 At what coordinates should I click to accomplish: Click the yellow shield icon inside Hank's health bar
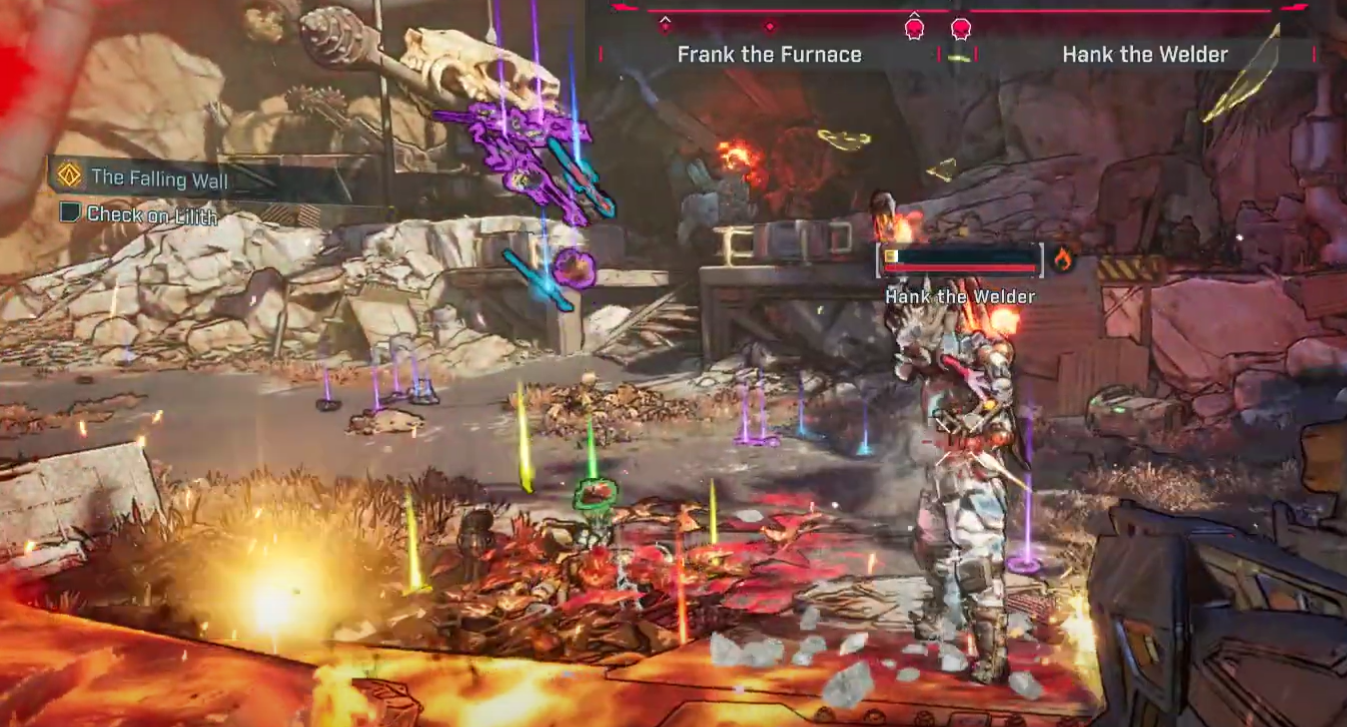point(891,256)
